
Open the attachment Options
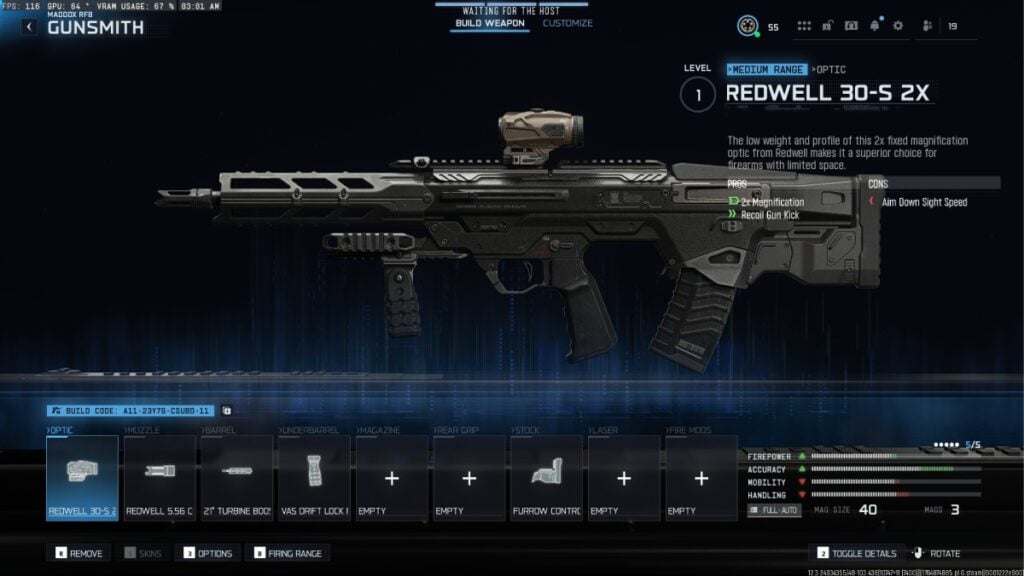[207, 553]
